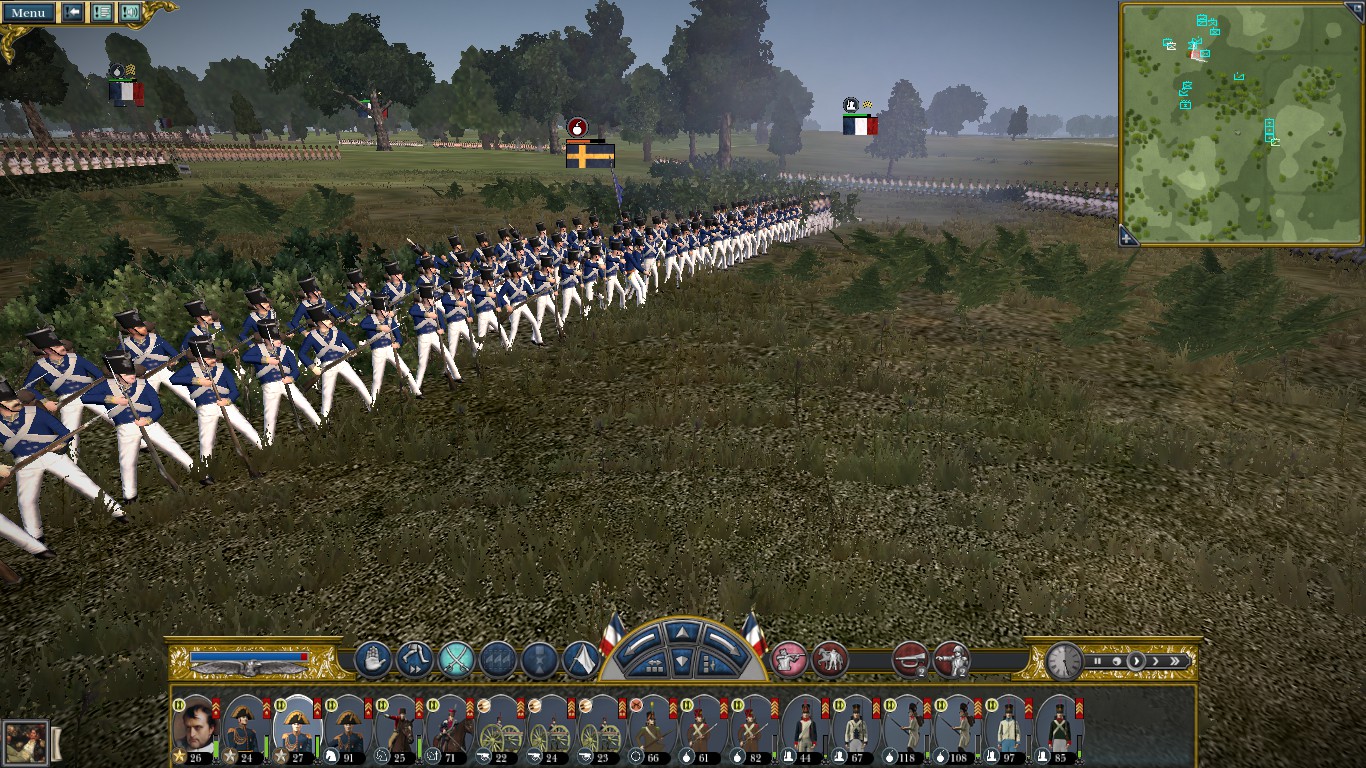Move formation backward with the down arrow

click(681, 660)
